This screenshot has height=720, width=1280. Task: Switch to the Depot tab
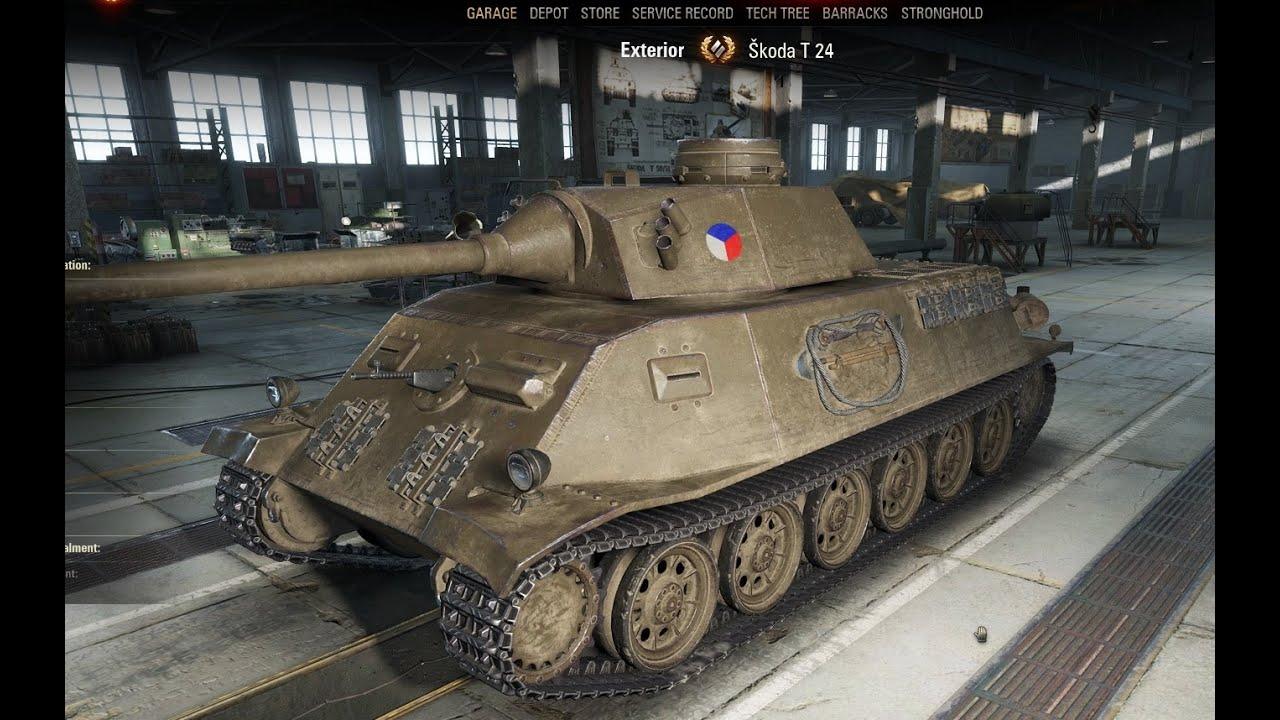(x=548, y=13)
